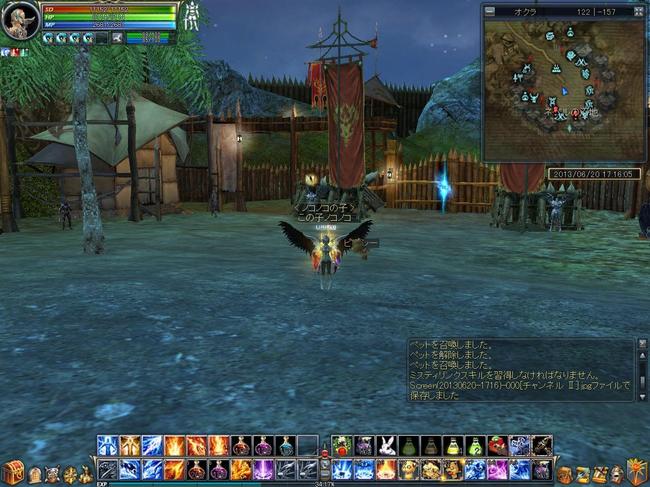Open the skull and crossbones menu icon
This screenshot has width=650, height=487.
(x=52, y=474)
